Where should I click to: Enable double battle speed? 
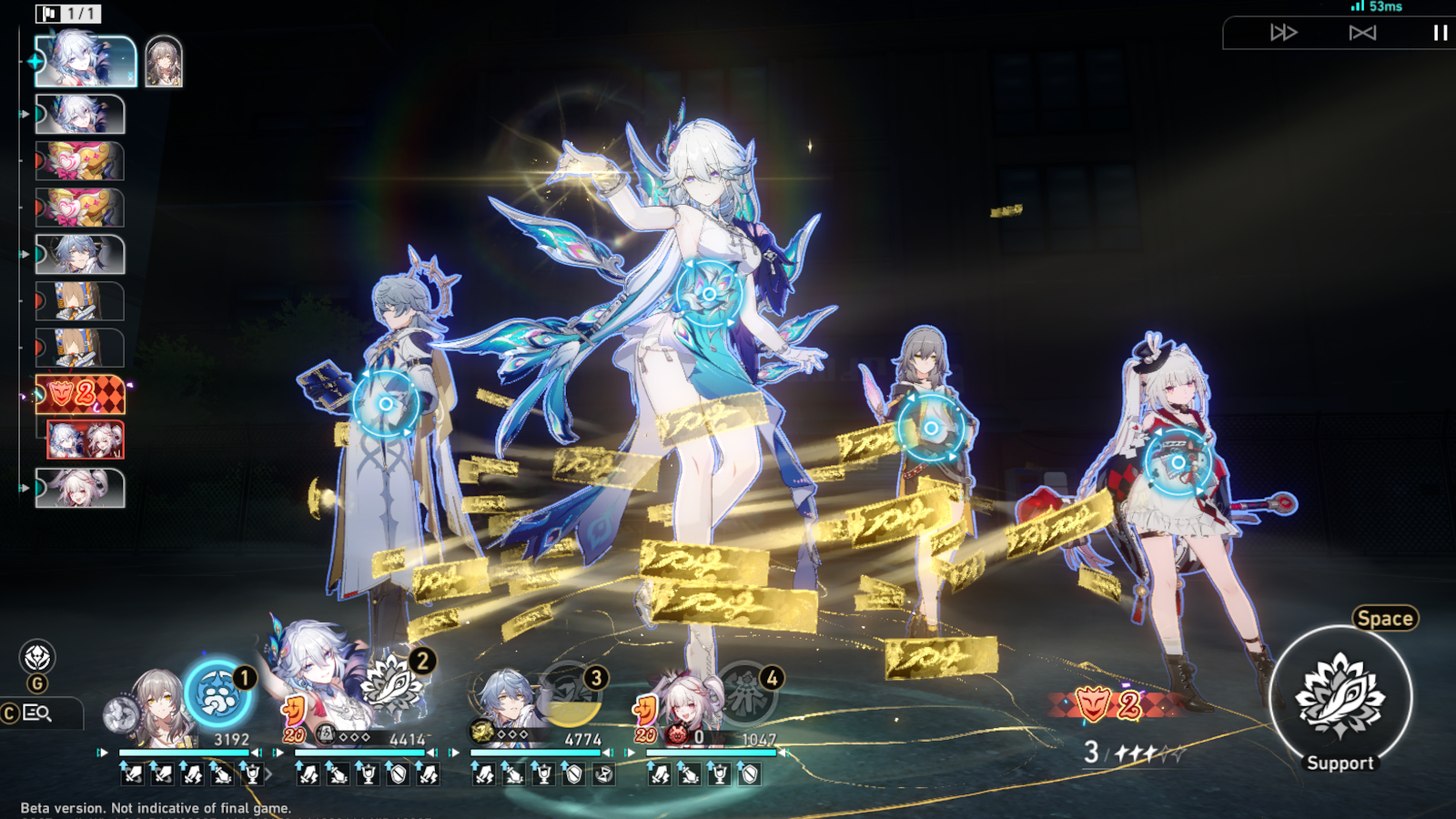[1282, 32]
